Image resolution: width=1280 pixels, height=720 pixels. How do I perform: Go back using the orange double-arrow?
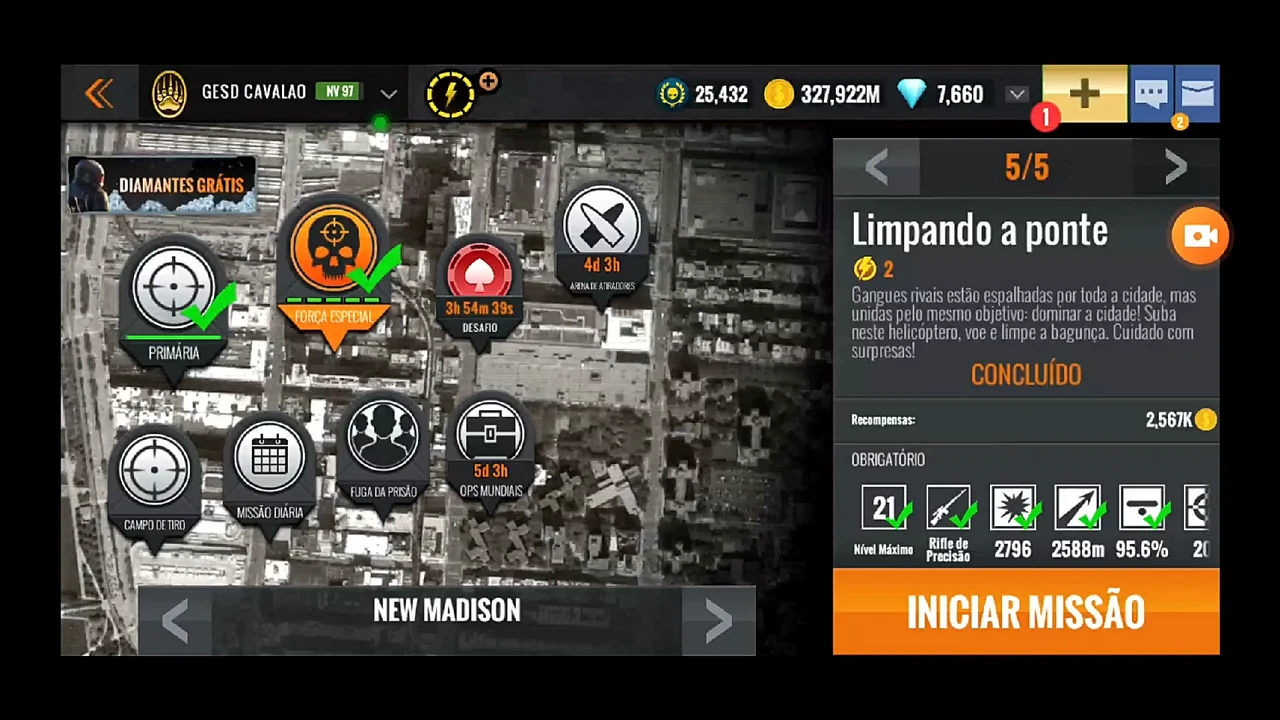click(x=99, y=94)
